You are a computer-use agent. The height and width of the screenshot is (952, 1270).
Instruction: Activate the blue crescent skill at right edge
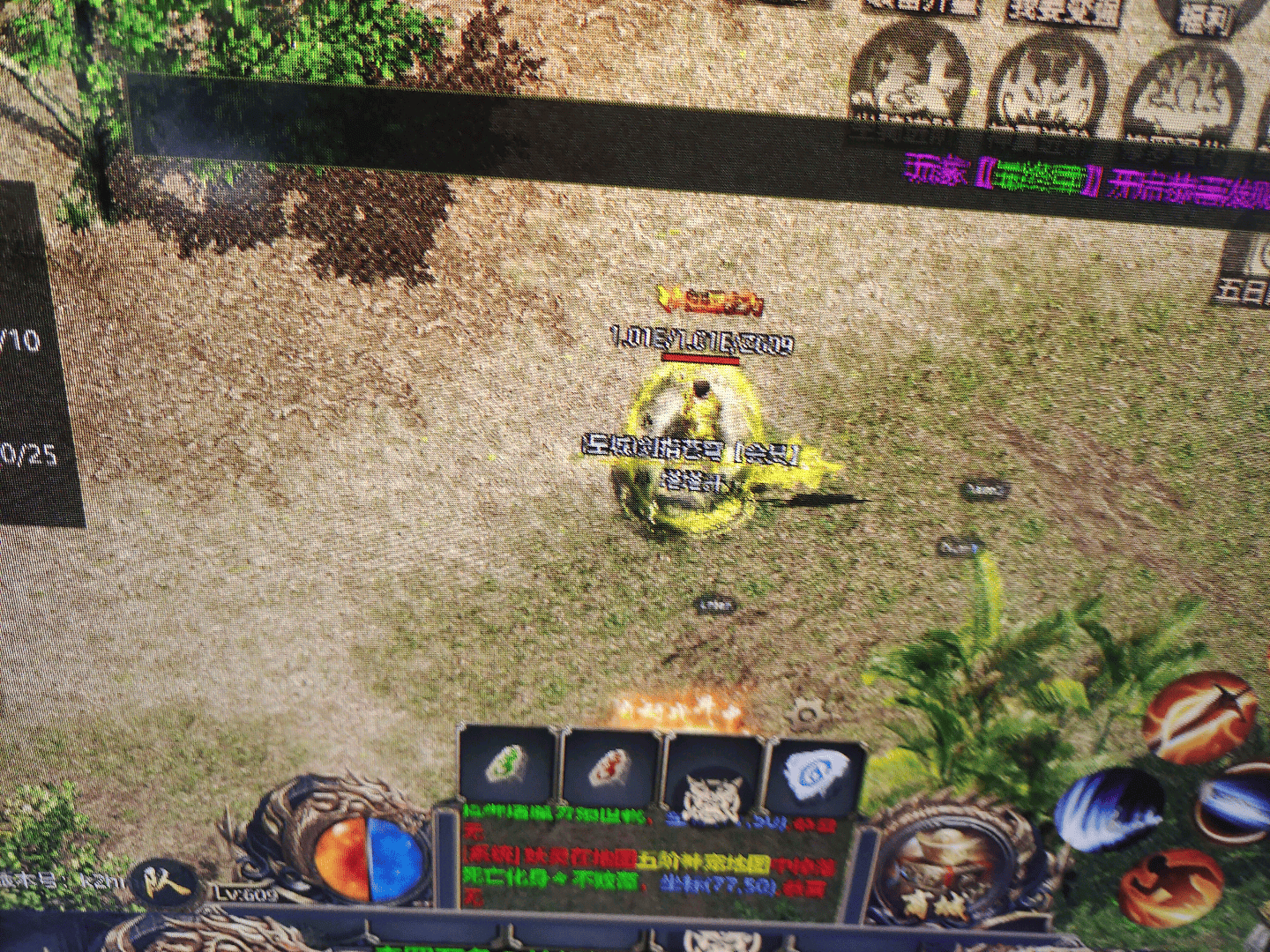pyautogui.click(x=1236, y=803)
